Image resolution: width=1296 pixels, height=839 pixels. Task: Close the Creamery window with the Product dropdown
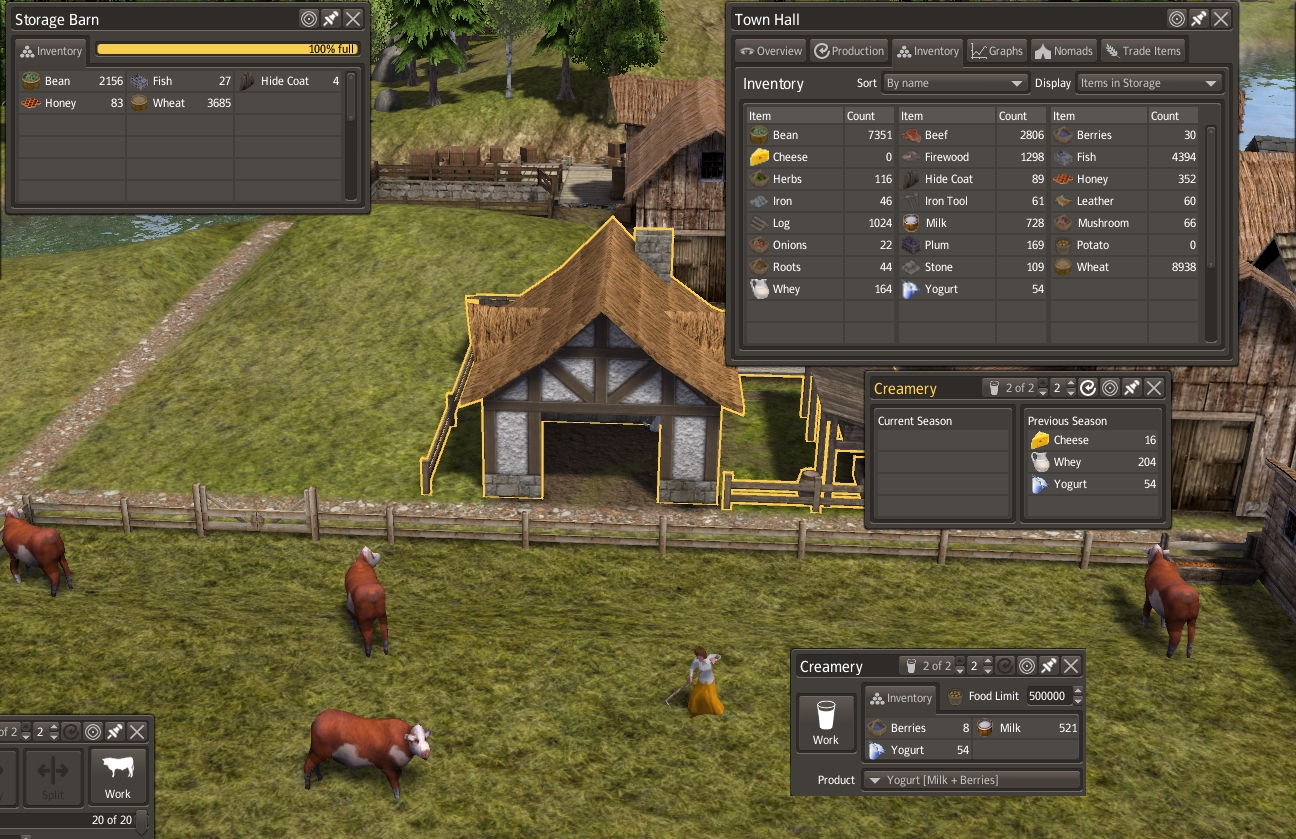tap(1071, 666)
